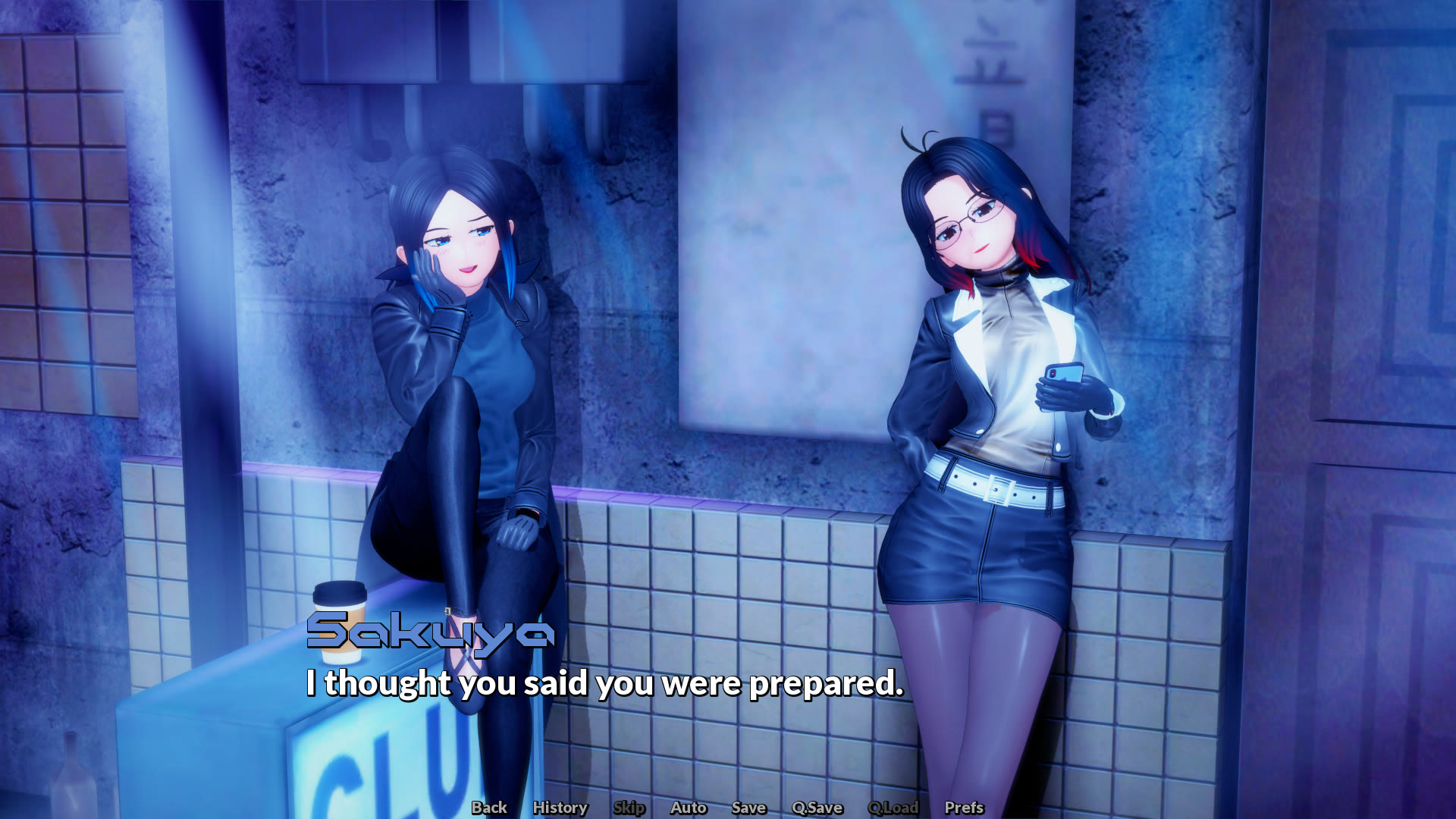Toggle Auto-forward reading mode
Screen dimensions: 1456x819
(689, 808)
